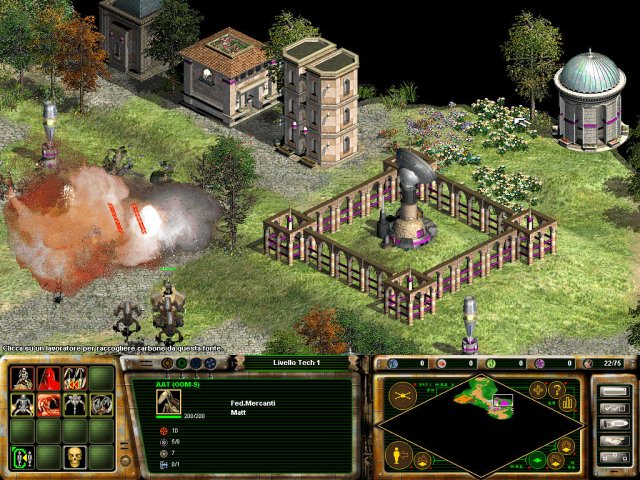Click the green diamond button below the minimap
The image size is (640, 480).
(538, 461)
